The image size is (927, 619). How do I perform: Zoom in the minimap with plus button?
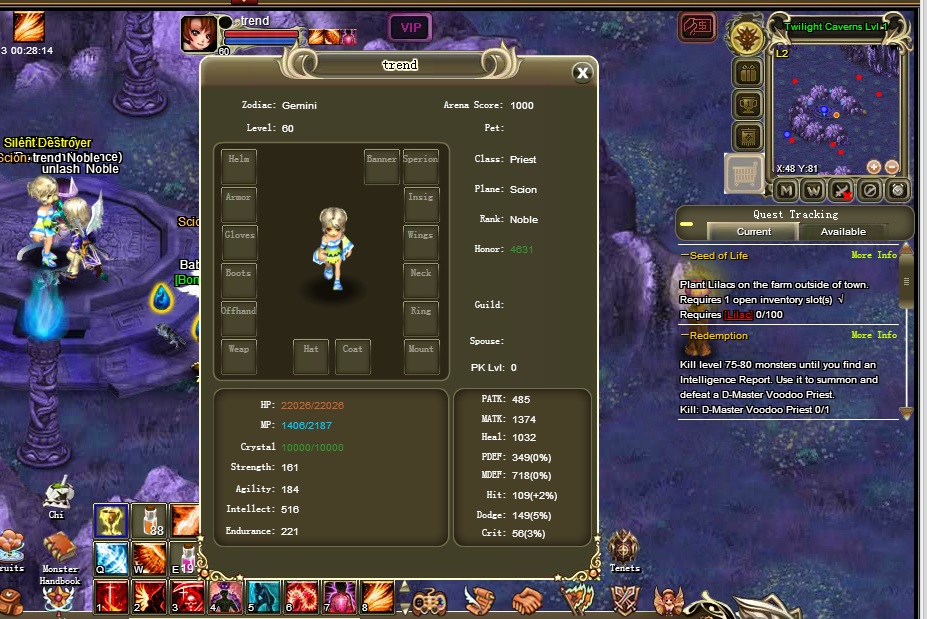(x=874, y=167)
